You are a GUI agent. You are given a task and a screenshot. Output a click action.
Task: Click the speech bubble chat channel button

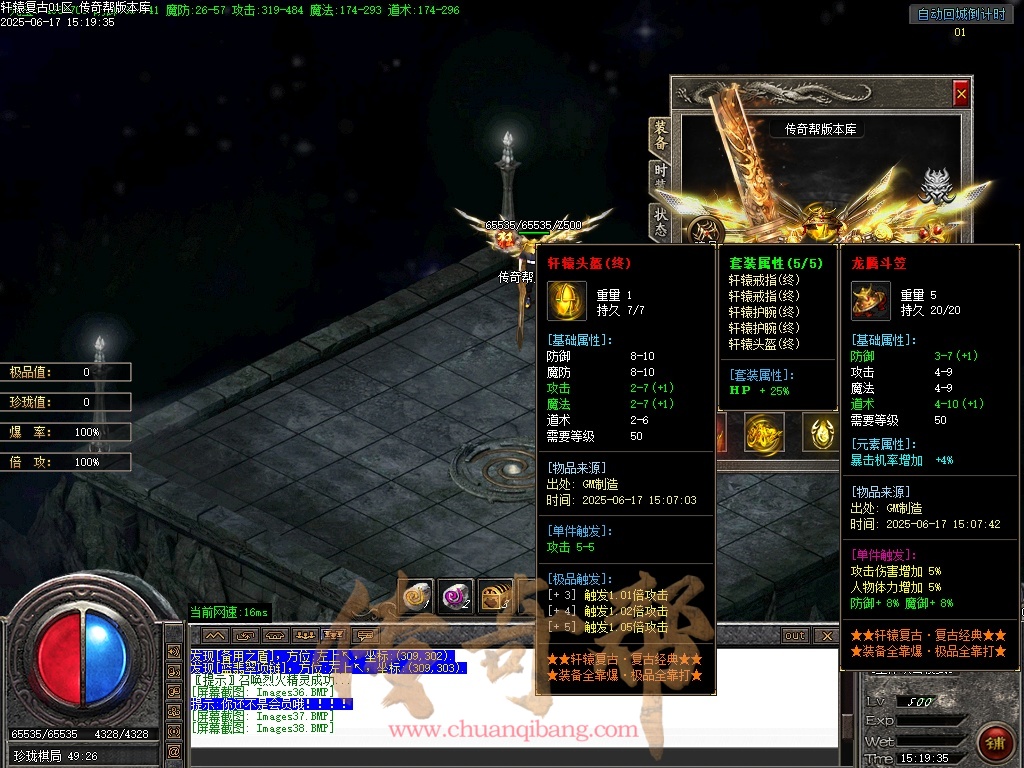pos(366,636)
